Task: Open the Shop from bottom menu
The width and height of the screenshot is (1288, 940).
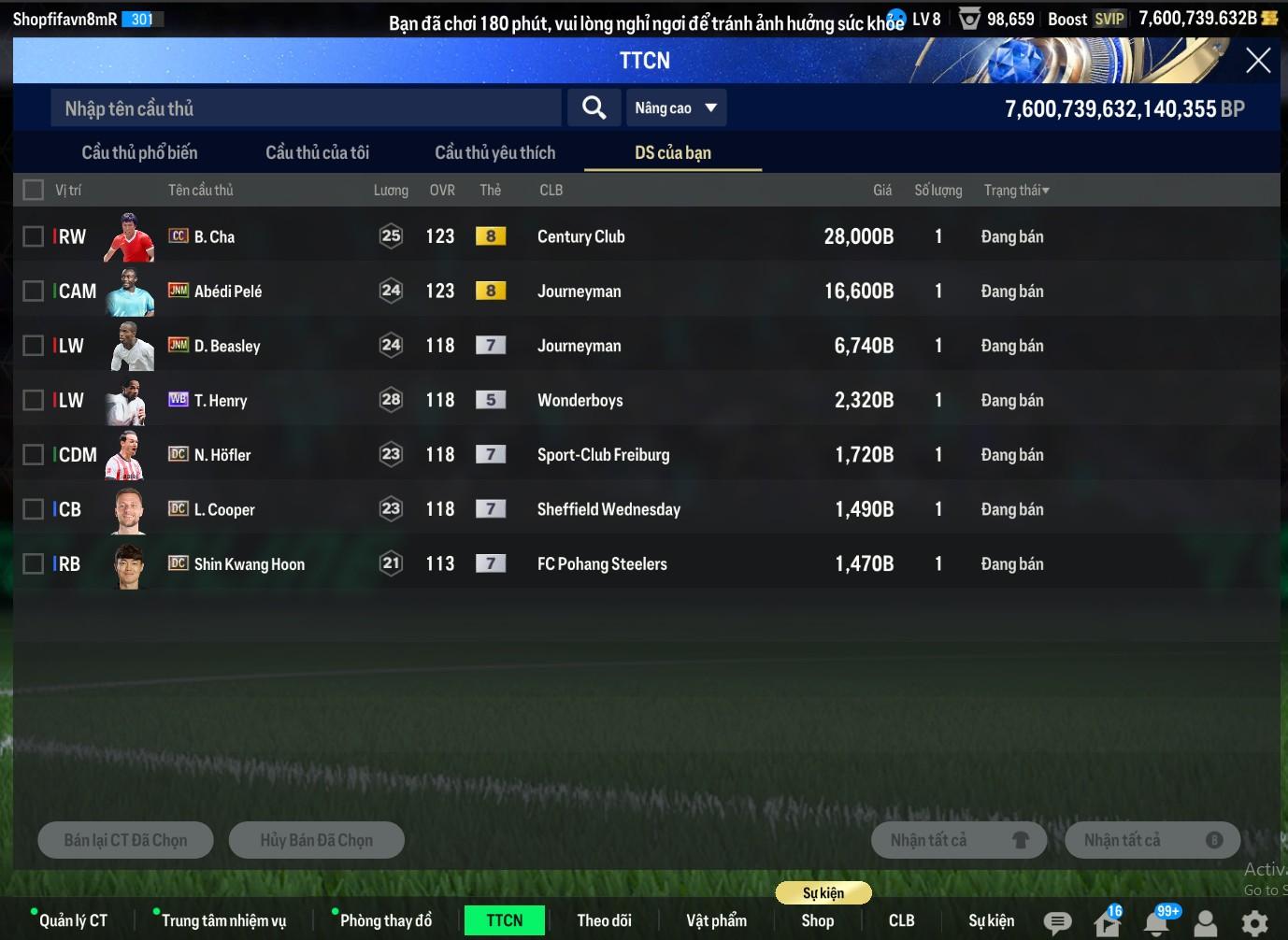Action: pyautogui.click(x=817, y=920)
